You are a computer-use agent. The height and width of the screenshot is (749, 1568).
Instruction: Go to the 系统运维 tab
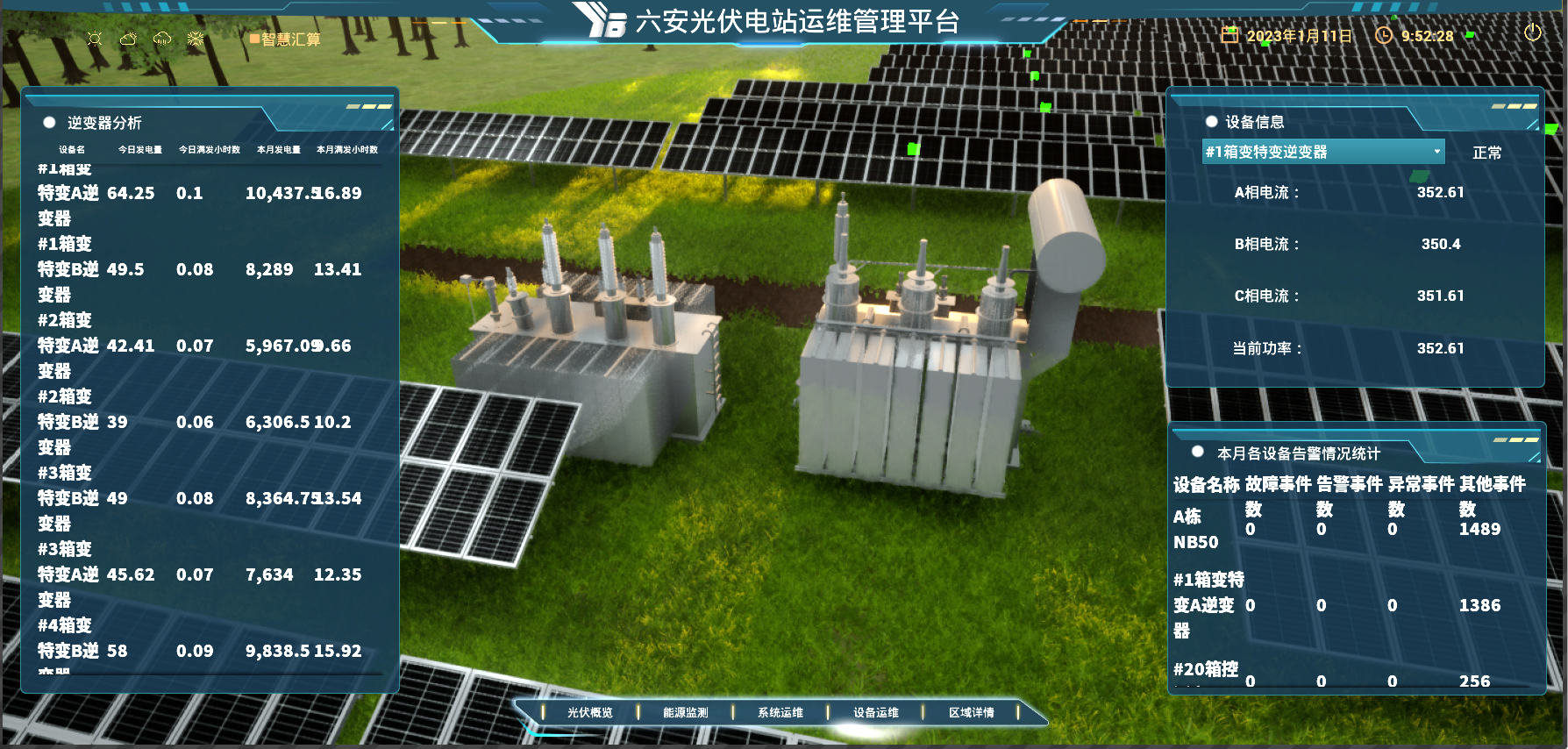[x=780, y=712]
